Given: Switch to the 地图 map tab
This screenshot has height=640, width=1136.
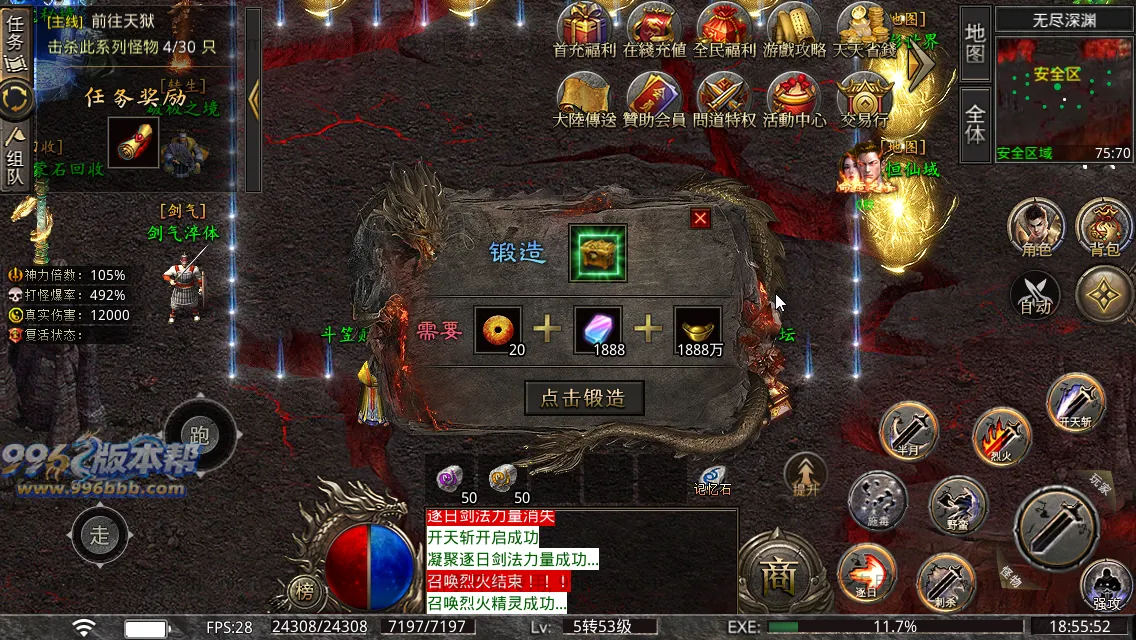Looking at the screenshot, I should point(975,41).
